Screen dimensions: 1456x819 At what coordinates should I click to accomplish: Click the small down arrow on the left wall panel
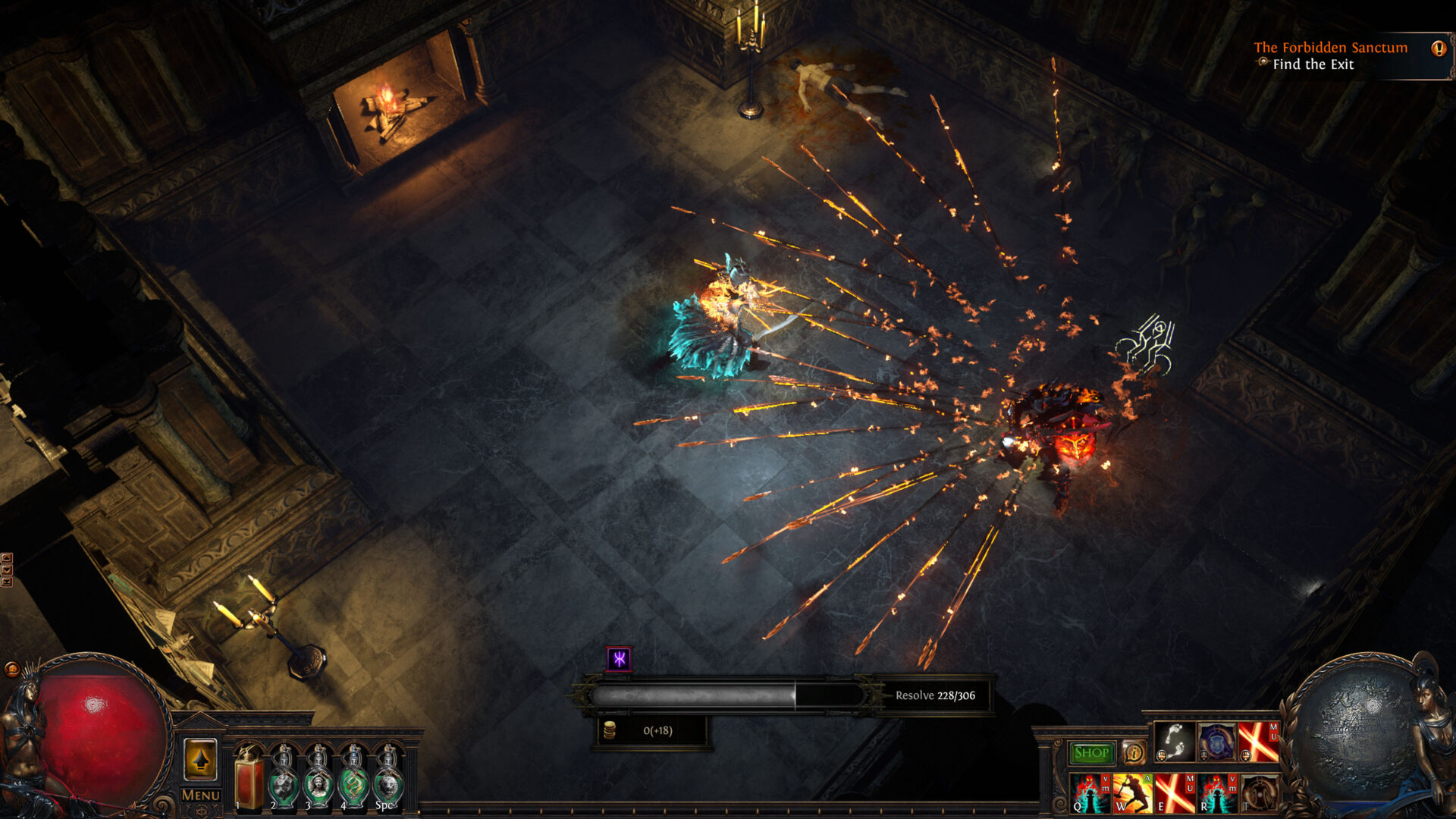click(8, 570)
